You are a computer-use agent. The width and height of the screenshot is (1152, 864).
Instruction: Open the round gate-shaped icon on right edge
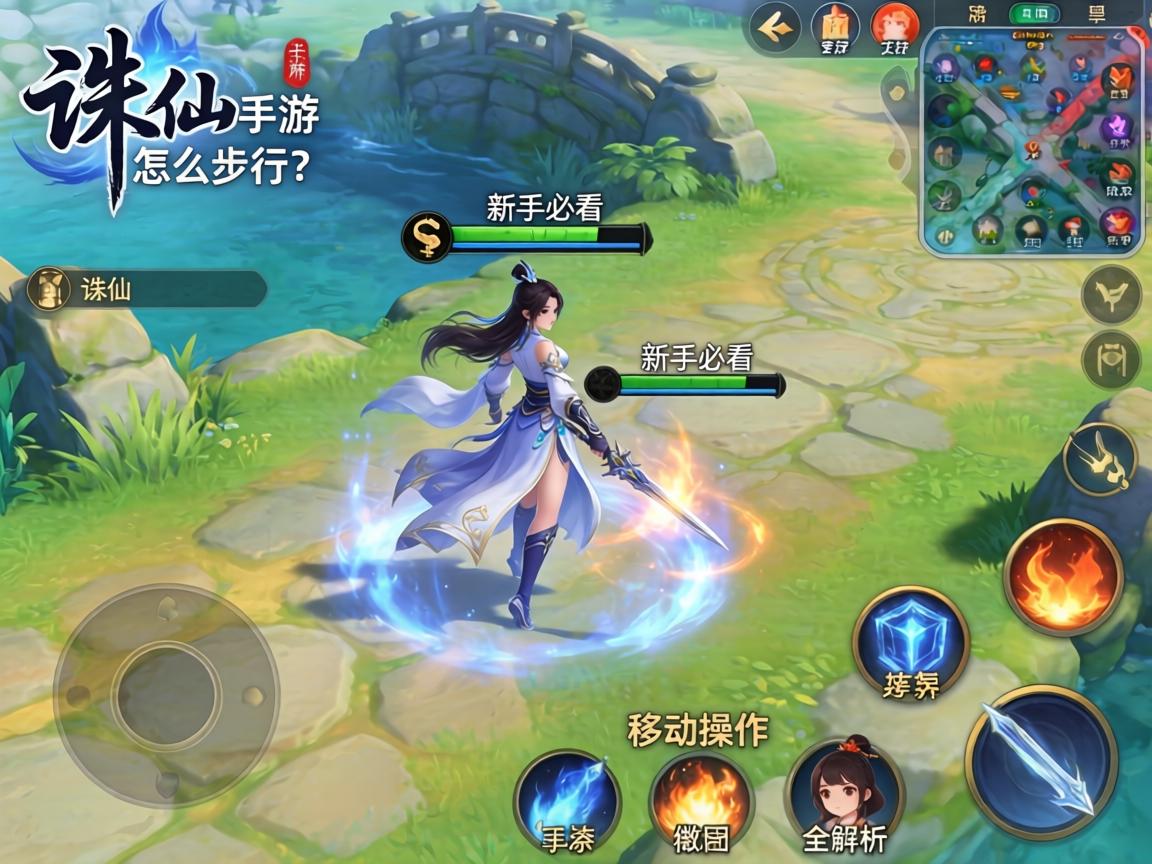click(1111, 359)
